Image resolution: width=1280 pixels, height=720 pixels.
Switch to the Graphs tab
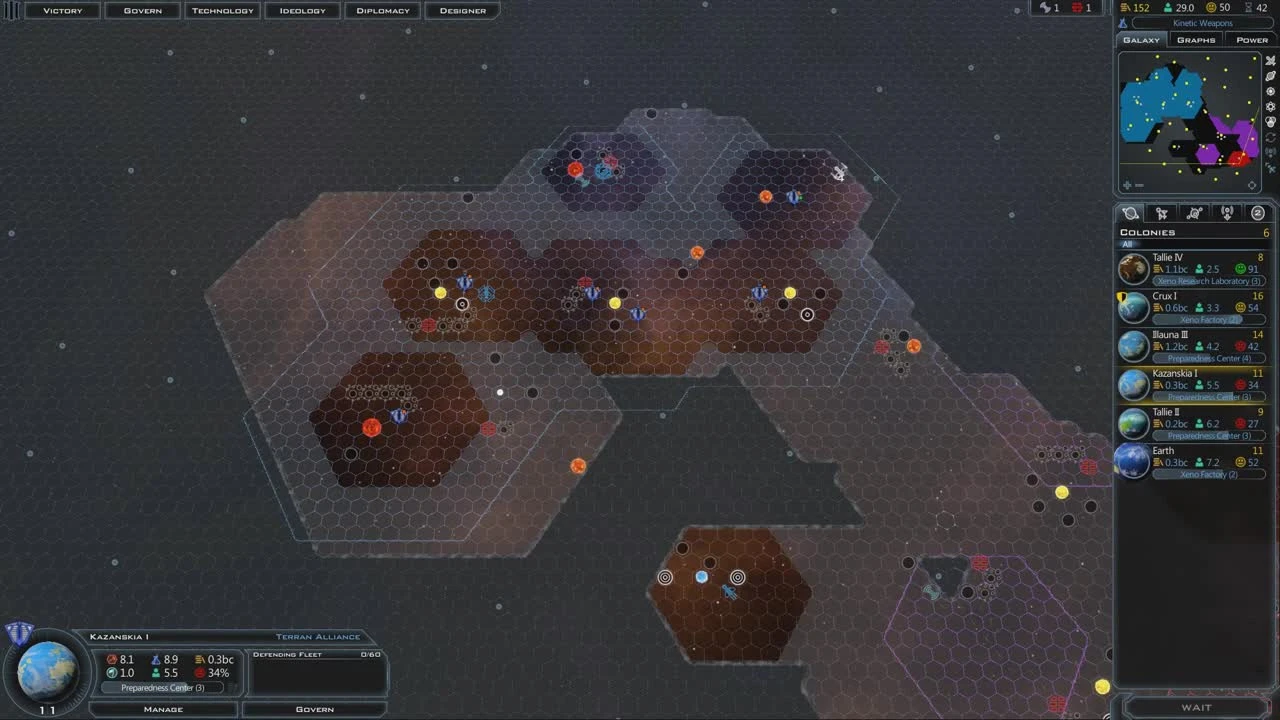pos(1196,40)
